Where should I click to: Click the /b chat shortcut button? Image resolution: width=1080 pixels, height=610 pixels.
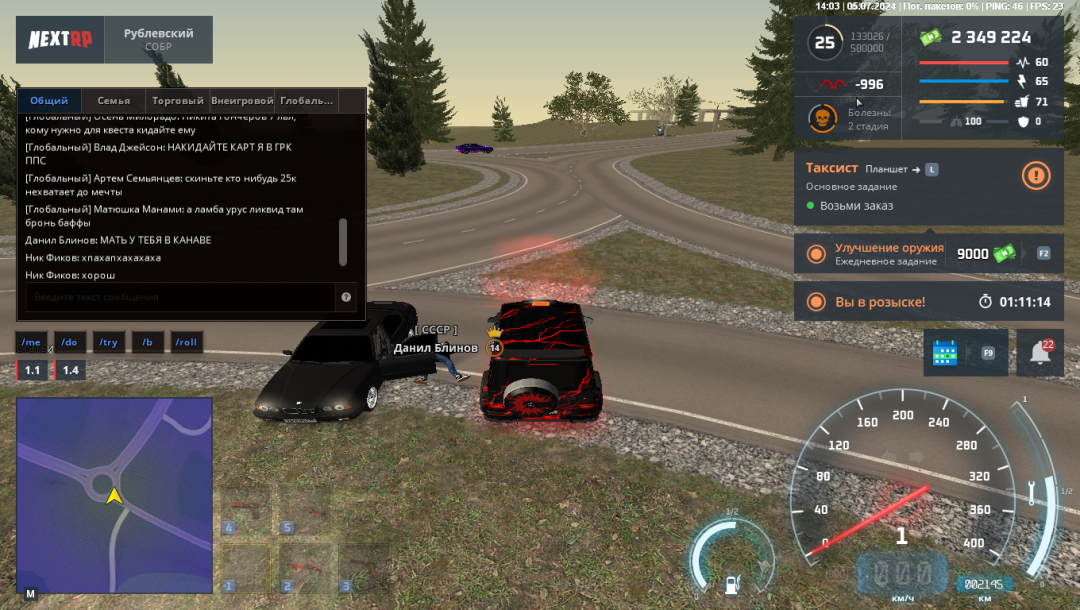[147, 342]
